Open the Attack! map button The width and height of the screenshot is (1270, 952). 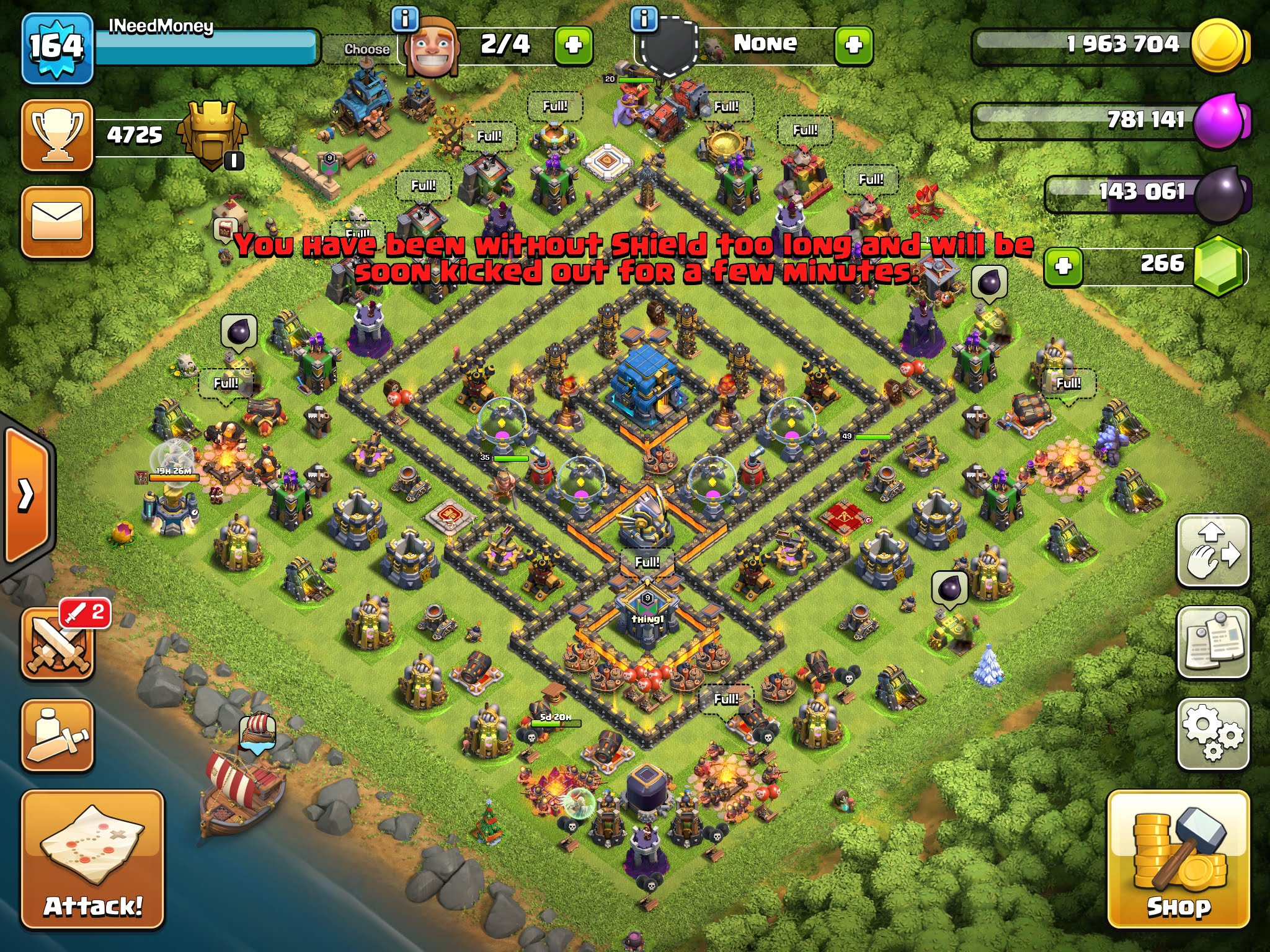(93, 860)
